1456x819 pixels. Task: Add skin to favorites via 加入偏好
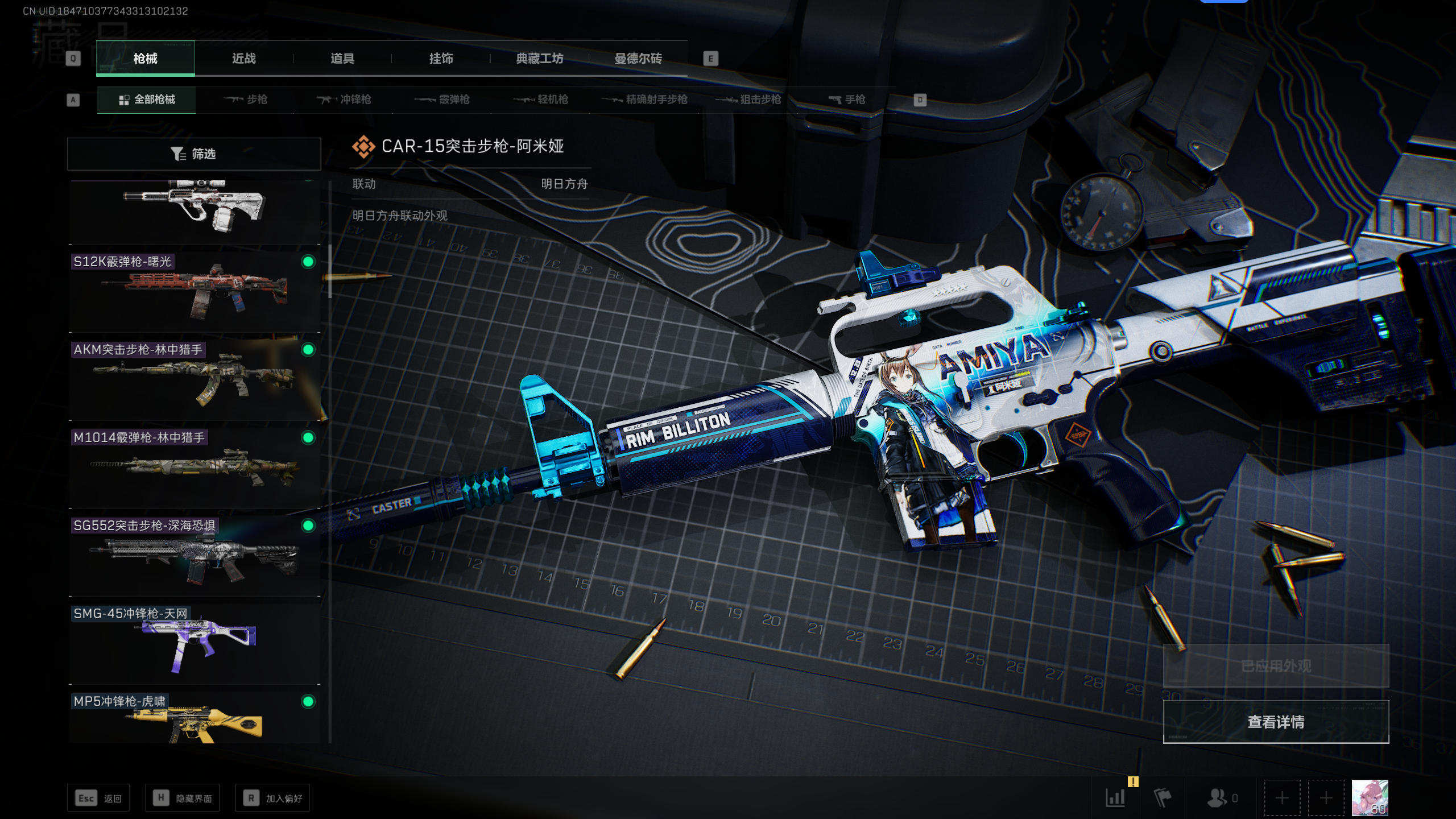coord(272,799)
